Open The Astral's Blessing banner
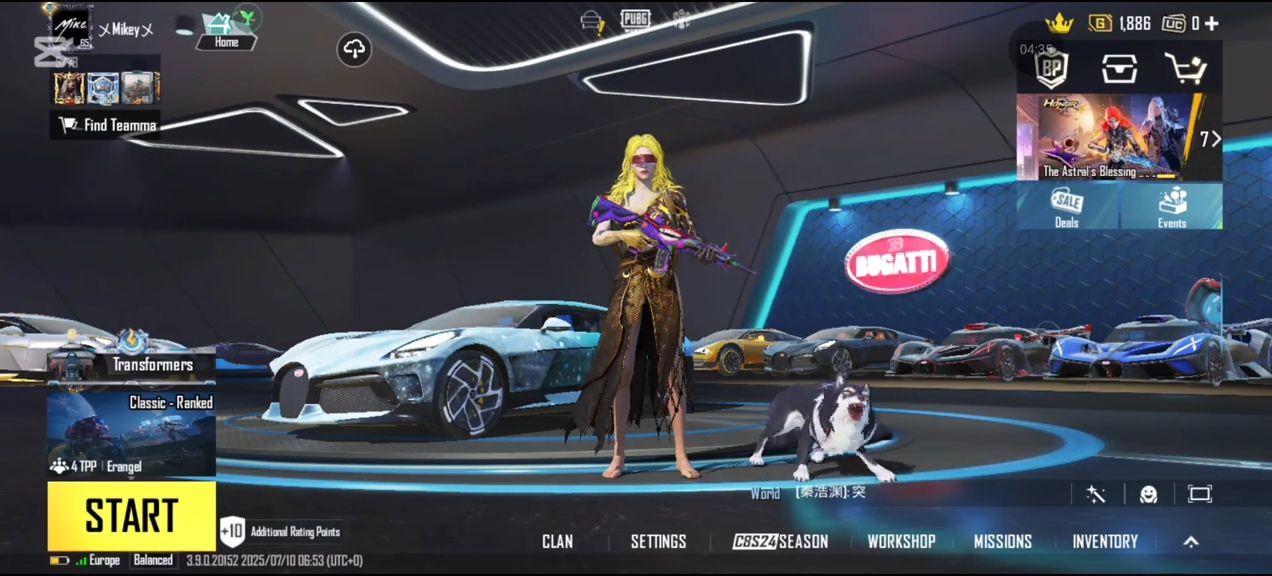 click(1105, 137)
